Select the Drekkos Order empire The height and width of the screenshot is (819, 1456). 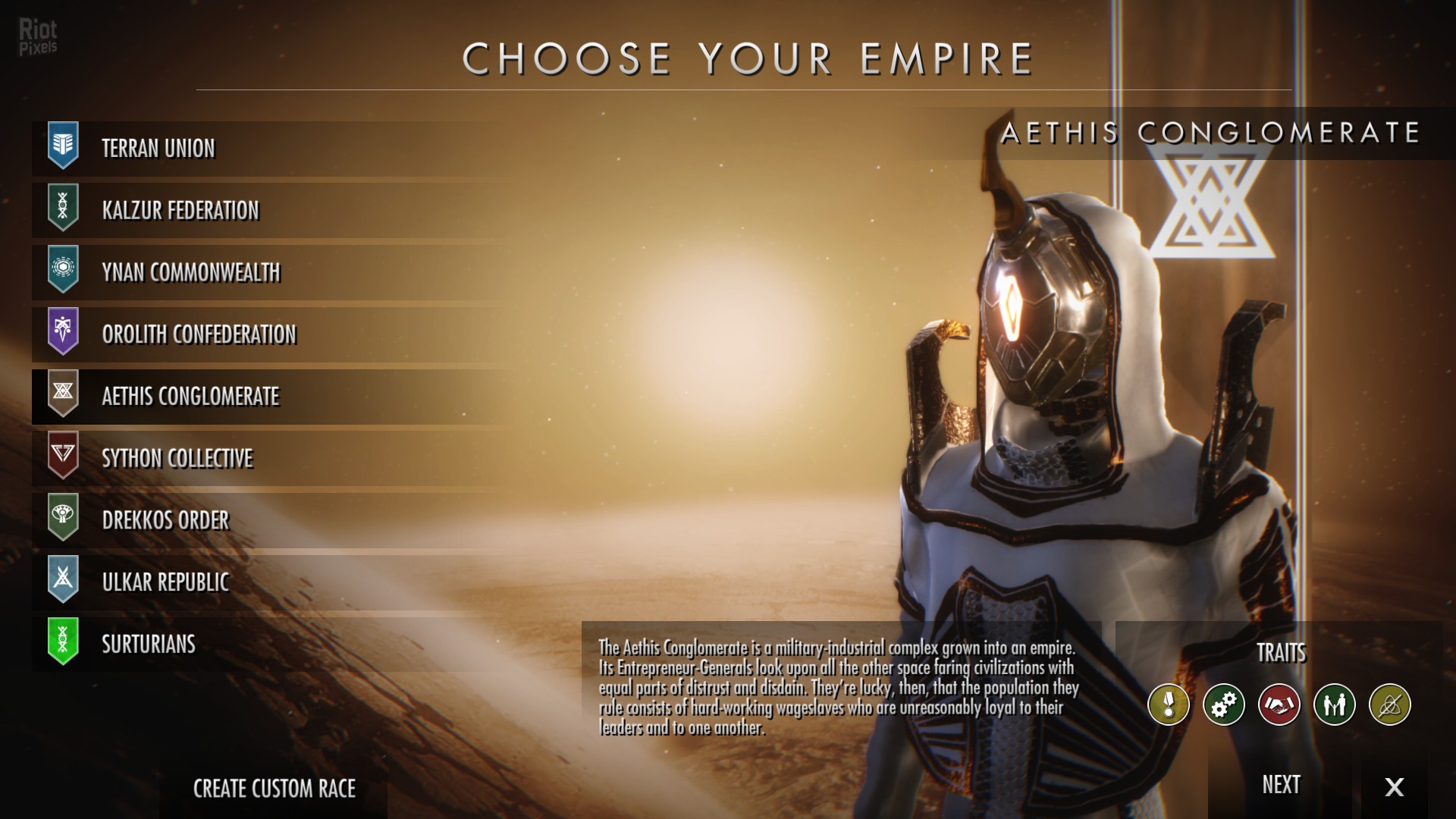pos(165,521)
